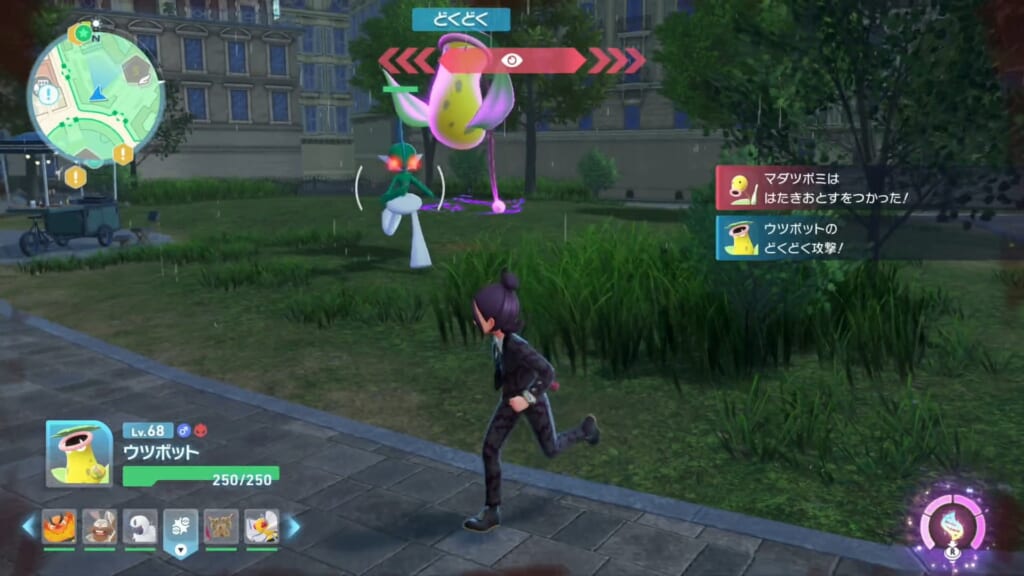Click the party bar's right arrow
The image size is (1024, 576).
pyautogui.click(x=293, y=526)
